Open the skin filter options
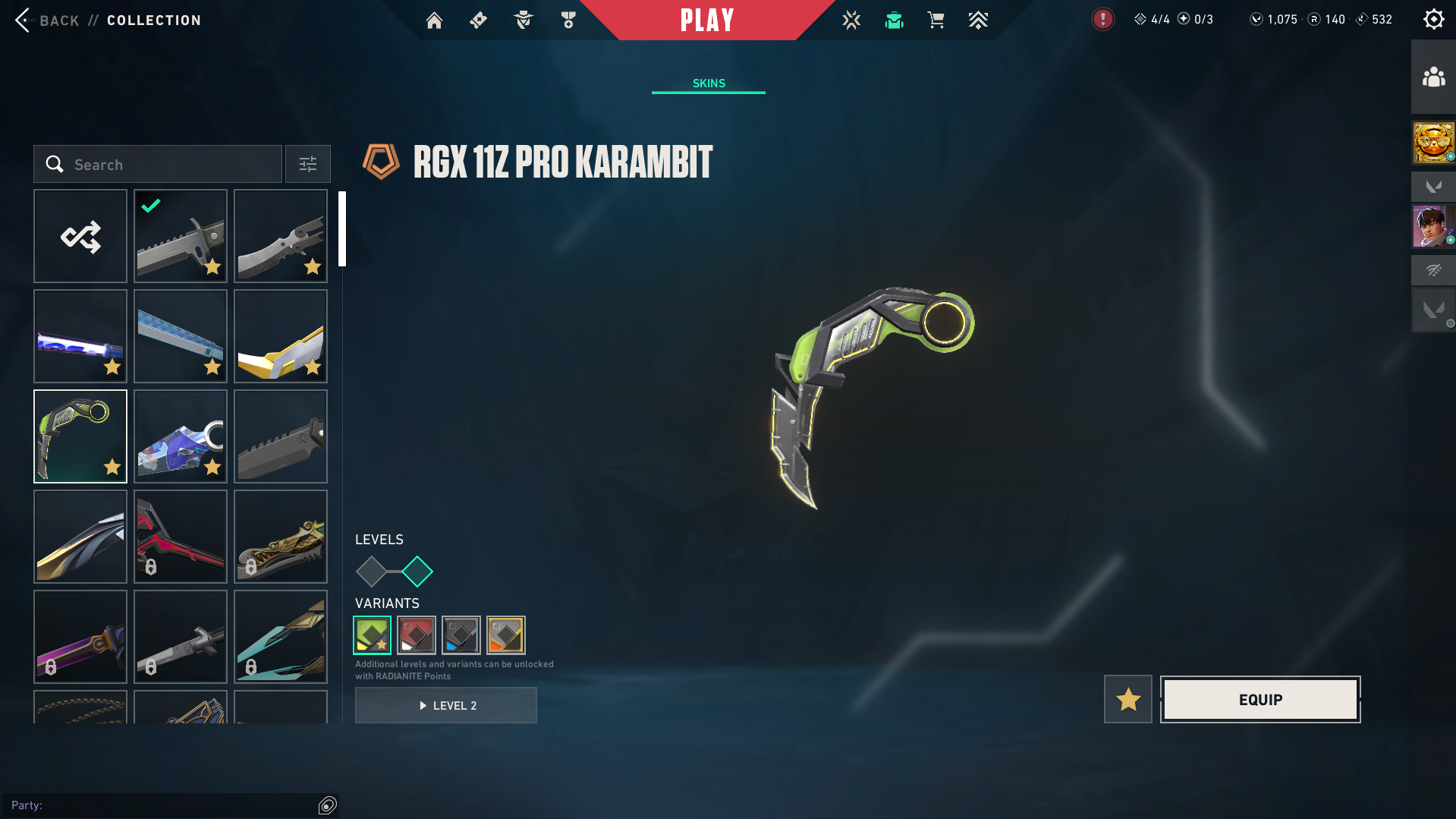1456x819 pixels. [x=308, y=165]
